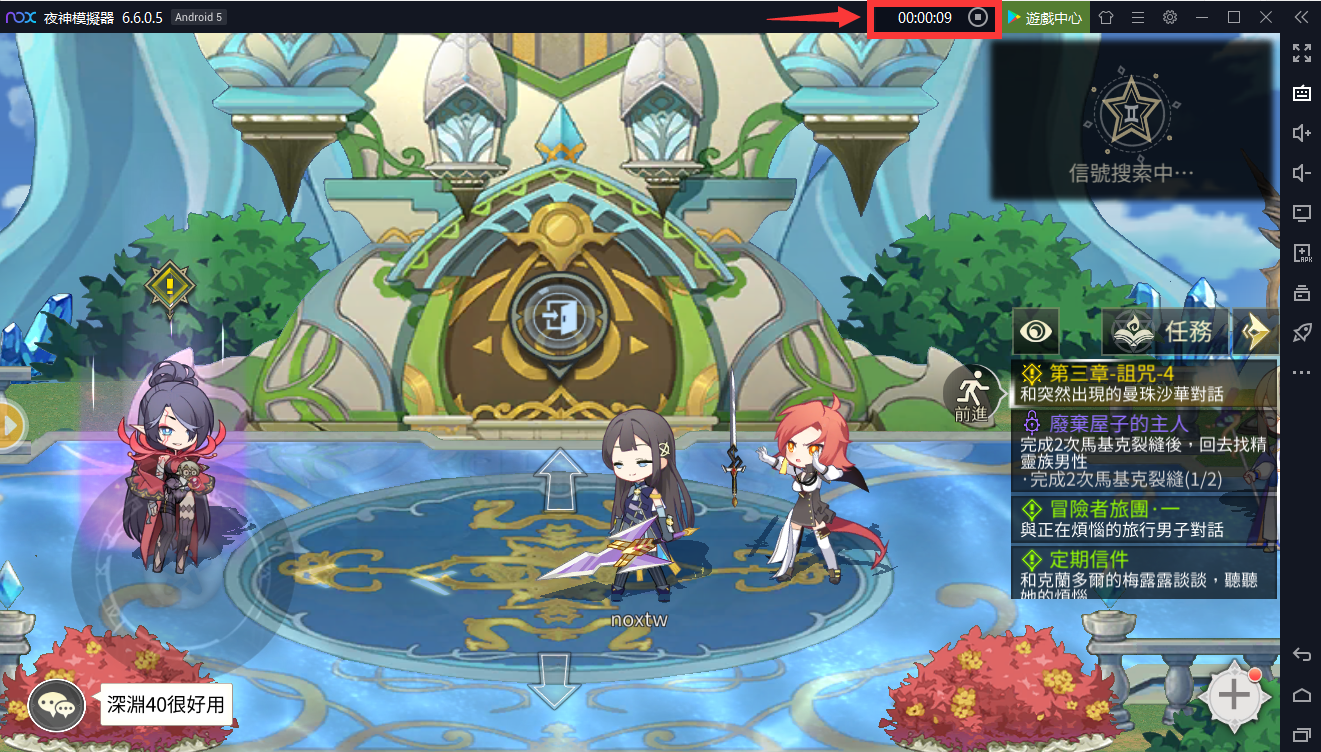Expand the round plus menu button

[1233, 695]
